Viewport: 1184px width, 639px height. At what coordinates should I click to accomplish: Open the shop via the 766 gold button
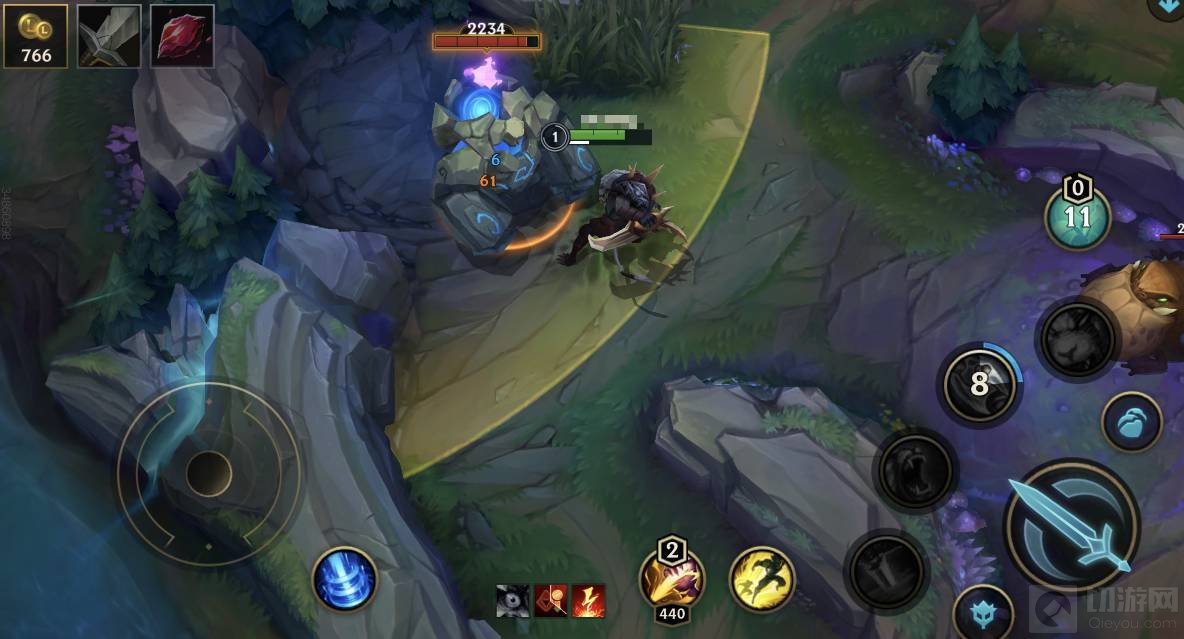click(36, 36)
